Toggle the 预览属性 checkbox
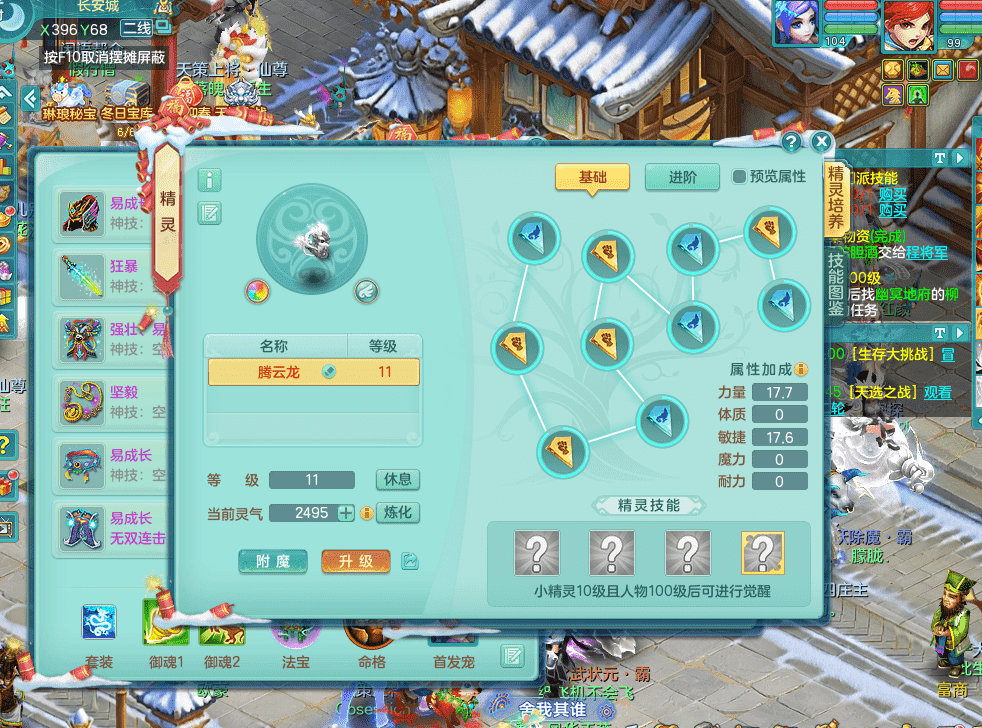This screenshot has height=728, width=982. point(740,177)
